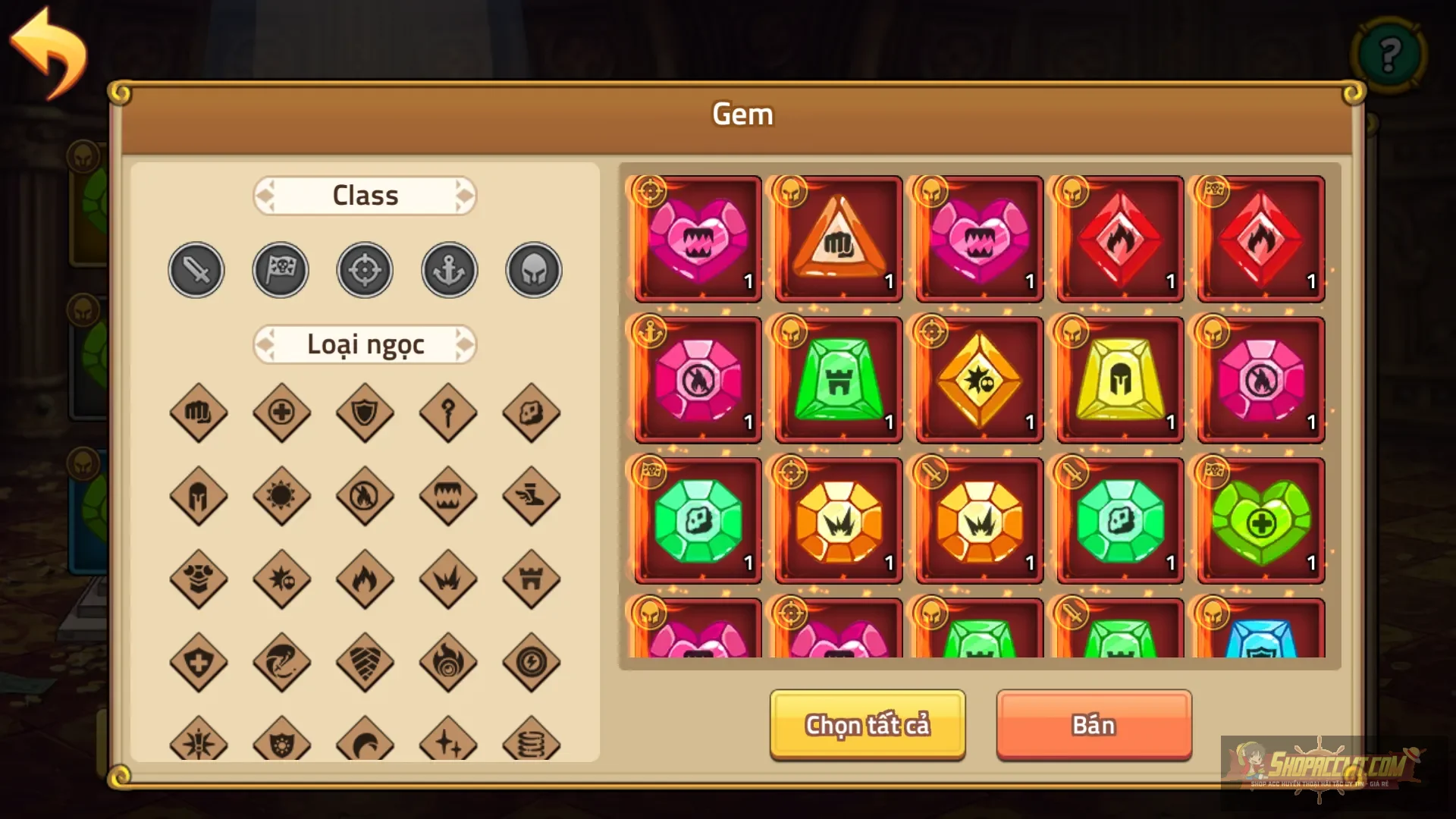Select the crosshair class filter icon
The height and width of the screenshot is (819, 1456).
pos(365,269)
